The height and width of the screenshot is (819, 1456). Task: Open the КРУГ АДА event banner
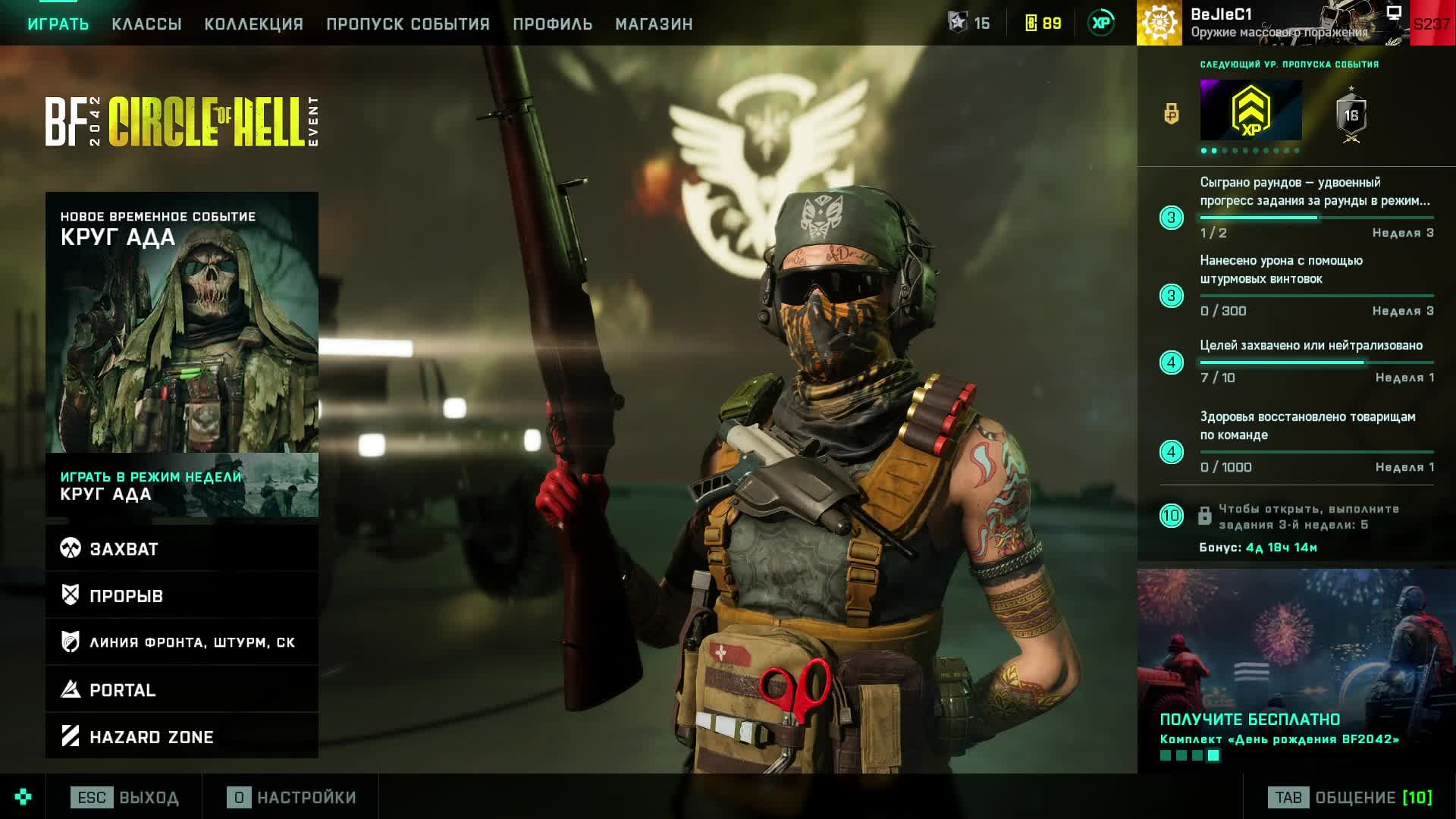pyautogui.click(x=182, y=322)
